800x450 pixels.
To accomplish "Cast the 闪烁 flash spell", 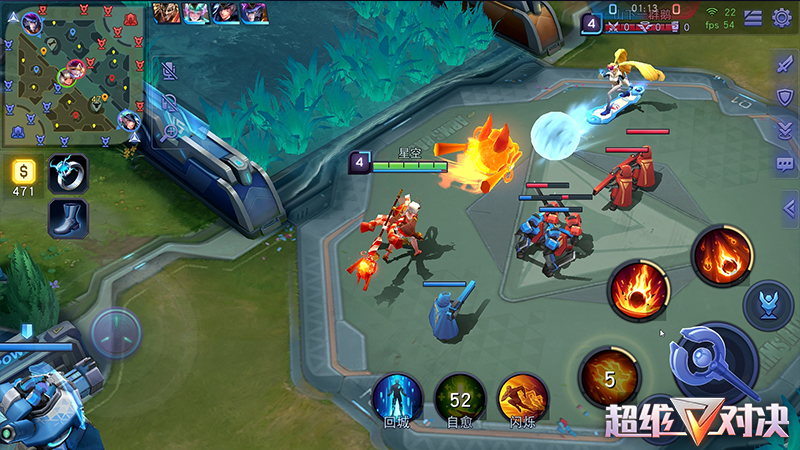I will click(523, 397).
